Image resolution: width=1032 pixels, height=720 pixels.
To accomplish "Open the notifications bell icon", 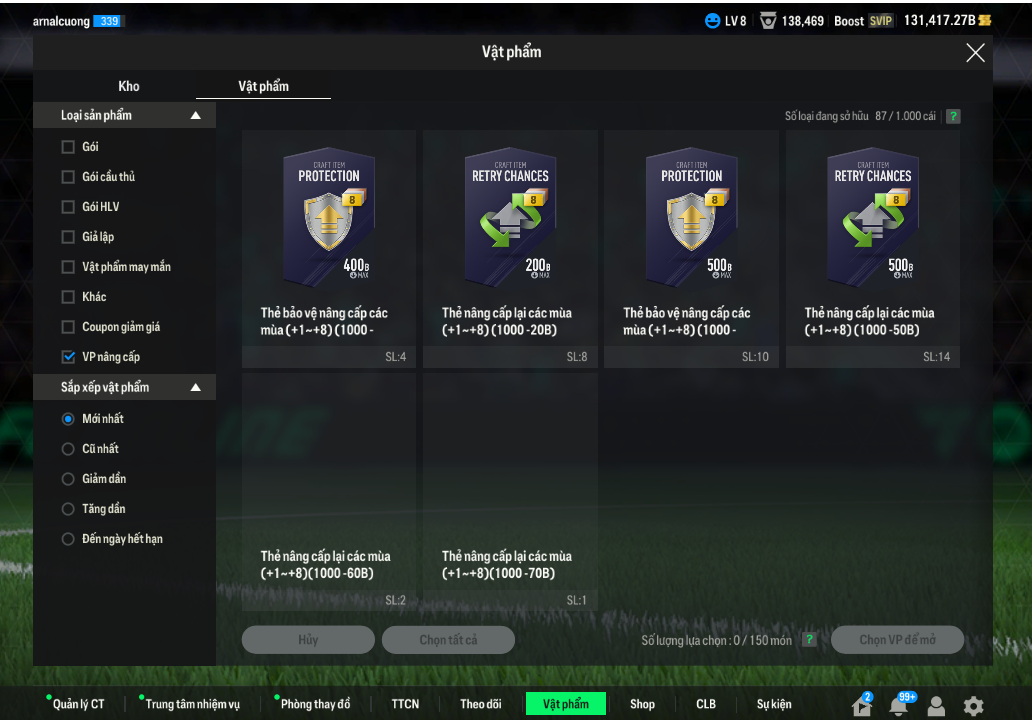I will 898,706.
